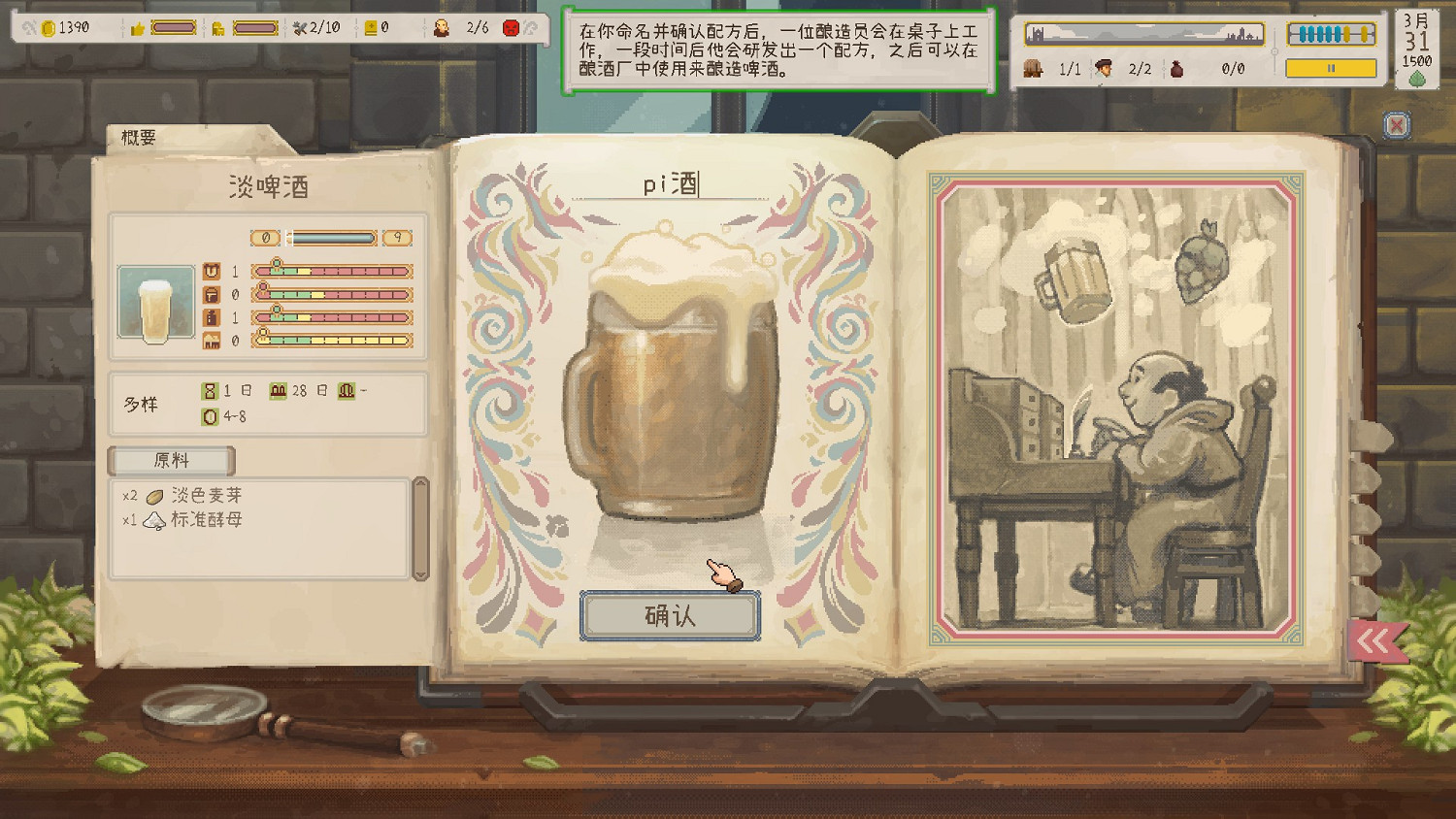
Task: Open the 原料 ingredients section
Action: (172, 461)
